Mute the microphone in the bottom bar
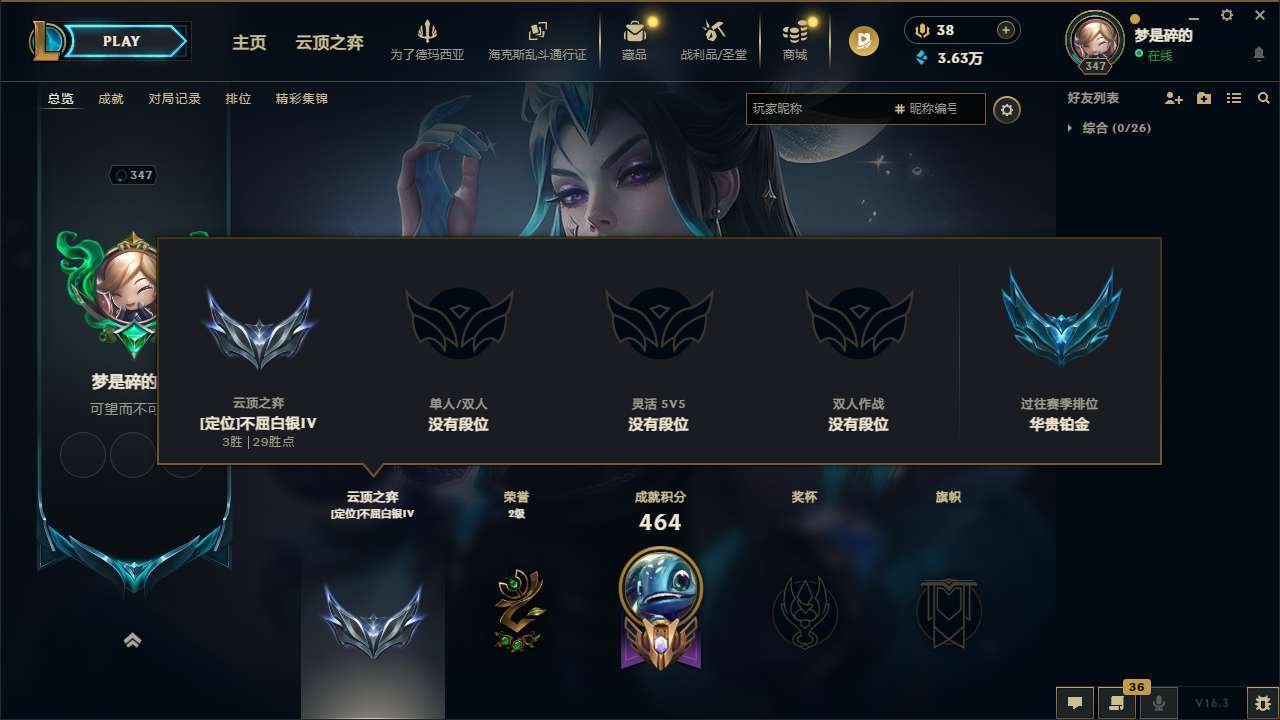The width and height of the screenshot is (1280, 720). coord(1159,703)
